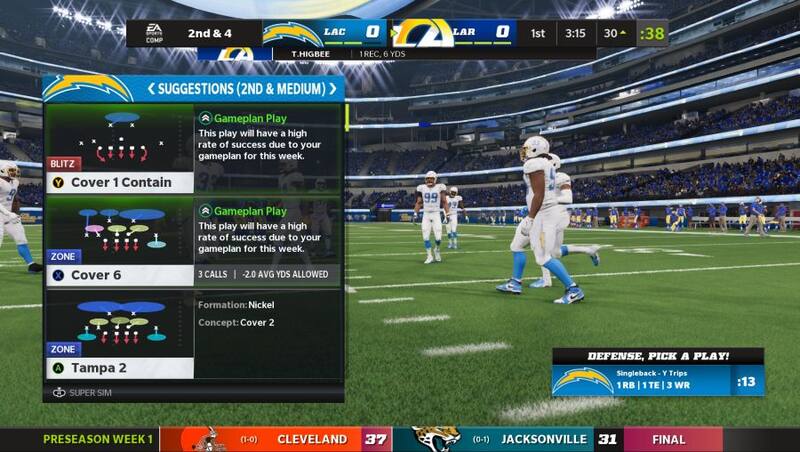Go to next suggestions category arrow
Image resolution: width=800 pixels, height=452 pixels.
pyautogui.click(x=332, y=89)
